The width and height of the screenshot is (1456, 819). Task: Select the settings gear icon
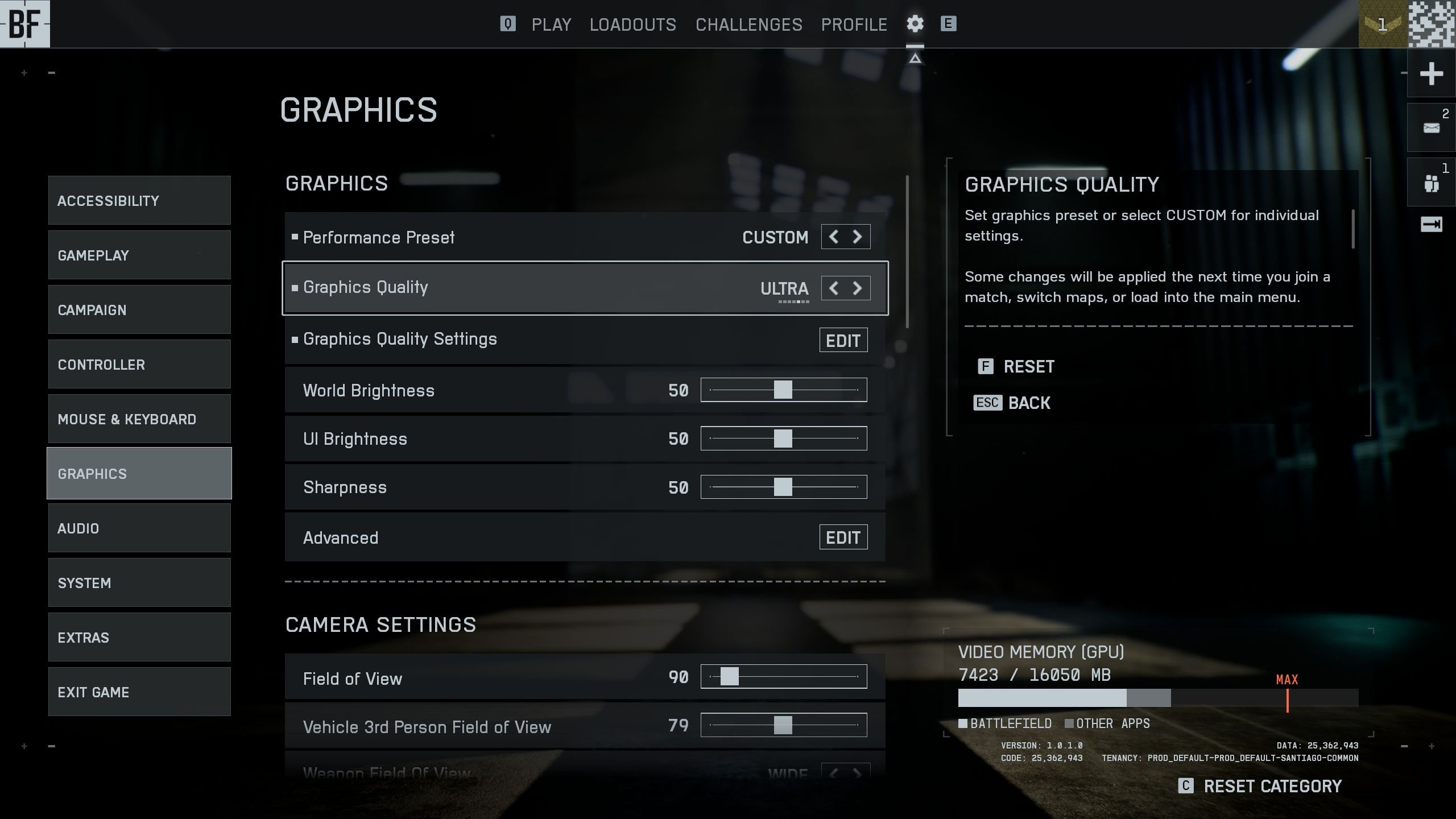[915, 24]
